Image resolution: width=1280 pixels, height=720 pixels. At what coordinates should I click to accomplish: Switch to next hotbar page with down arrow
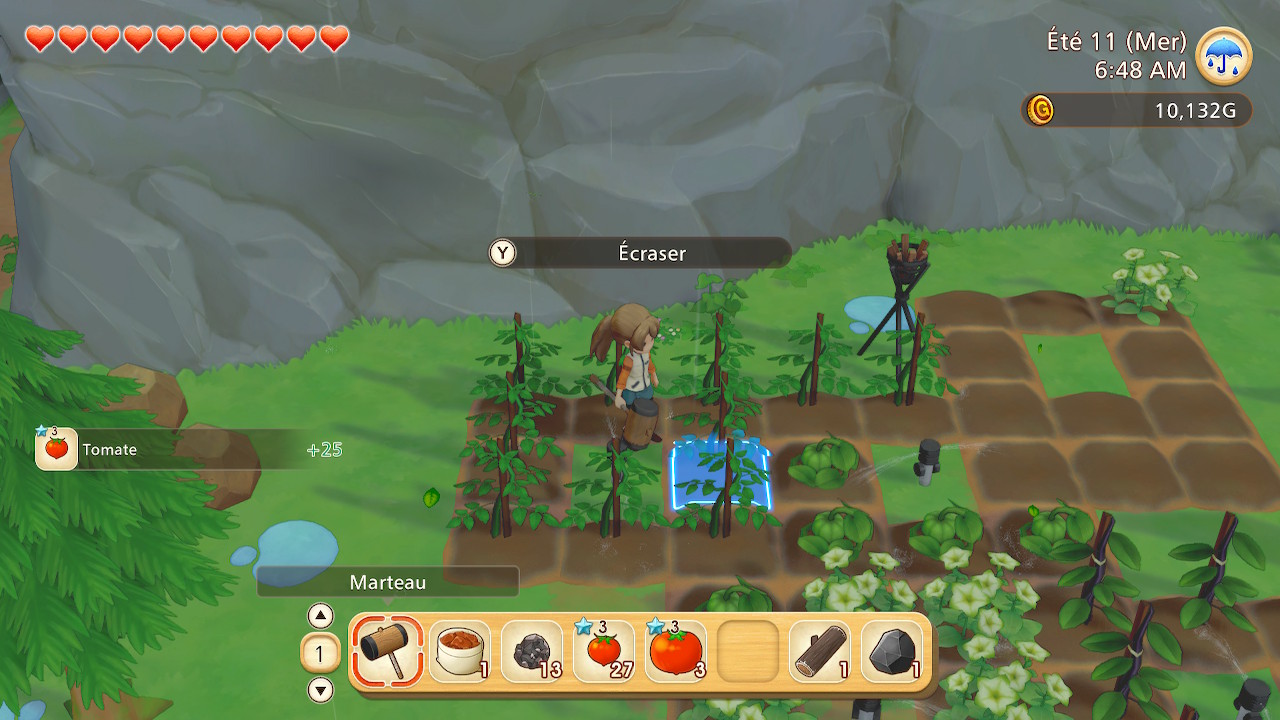[x=320, y=690]
